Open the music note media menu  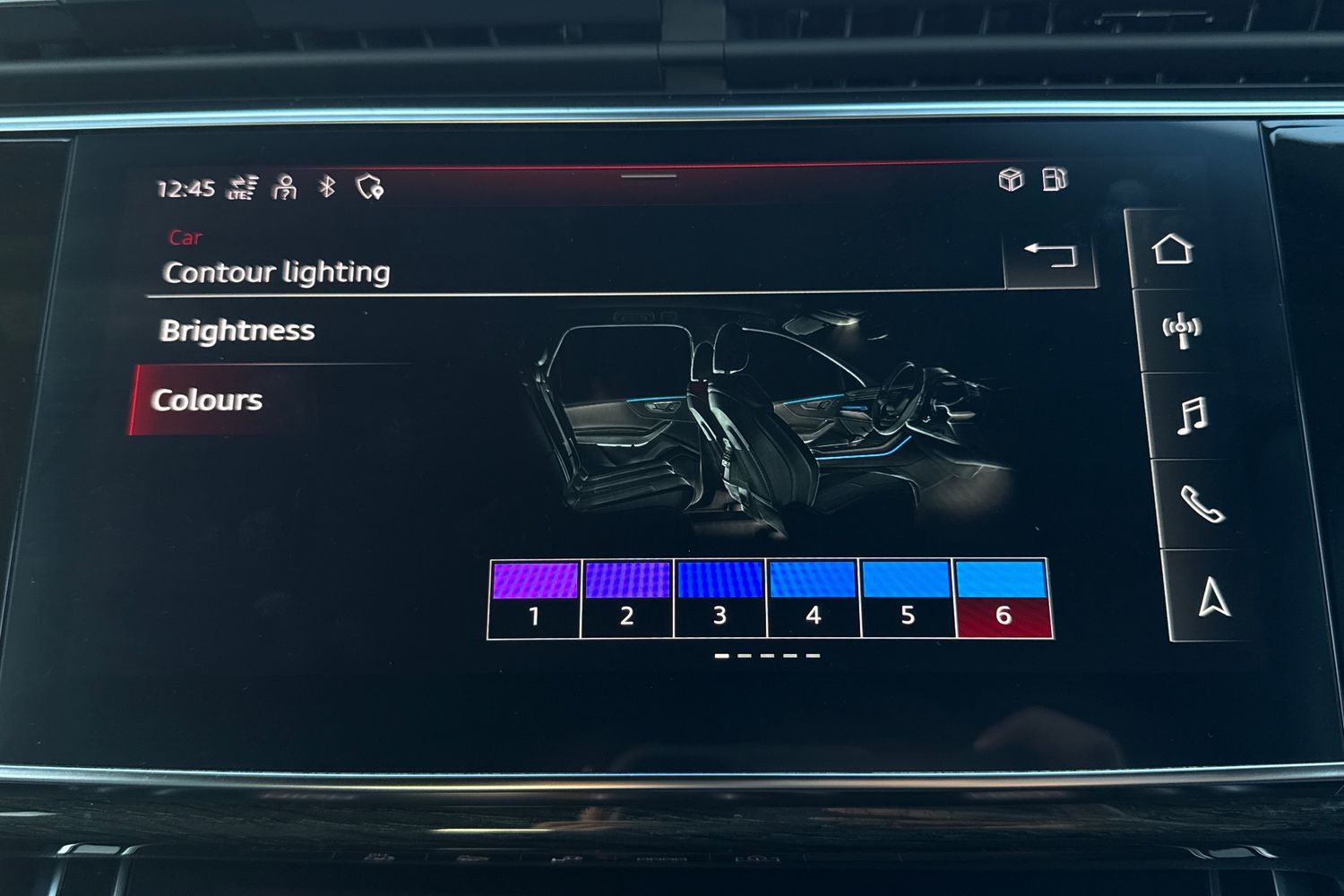coord(1193,416)
